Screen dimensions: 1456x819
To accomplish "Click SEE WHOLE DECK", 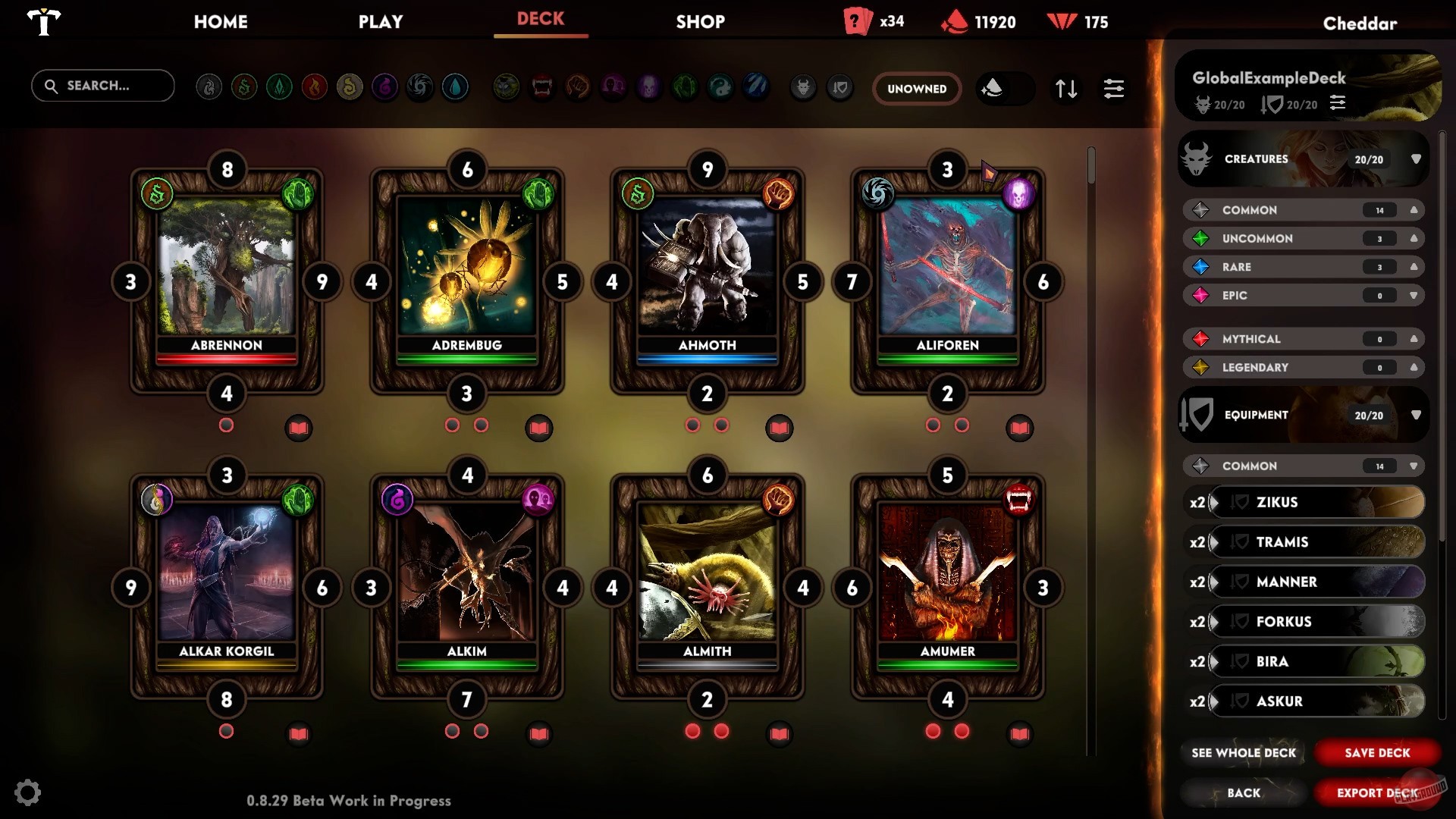I will [x=1243, y=752].
